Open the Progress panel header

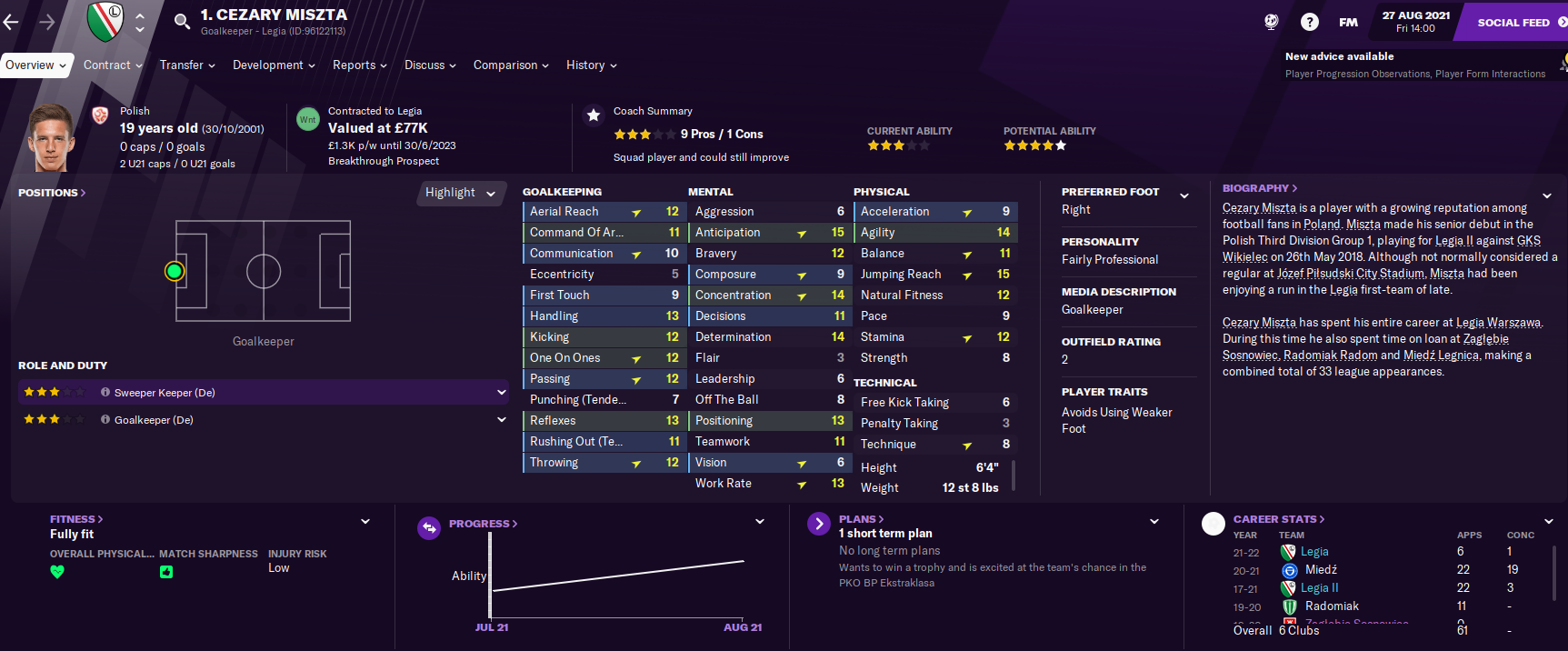[x=483, y=524]
